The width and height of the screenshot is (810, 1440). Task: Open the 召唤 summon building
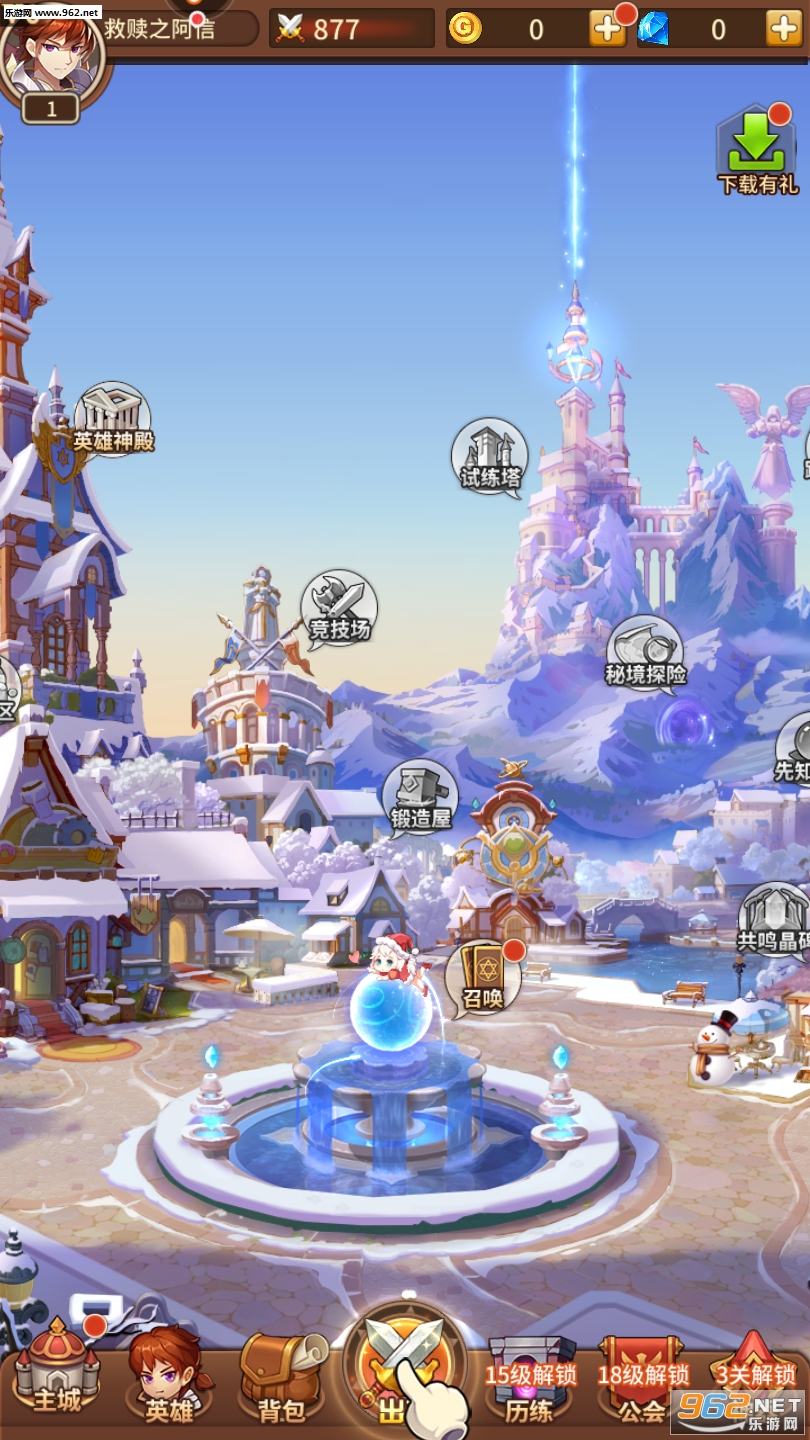pyautogui.click(x=484, y=977)
